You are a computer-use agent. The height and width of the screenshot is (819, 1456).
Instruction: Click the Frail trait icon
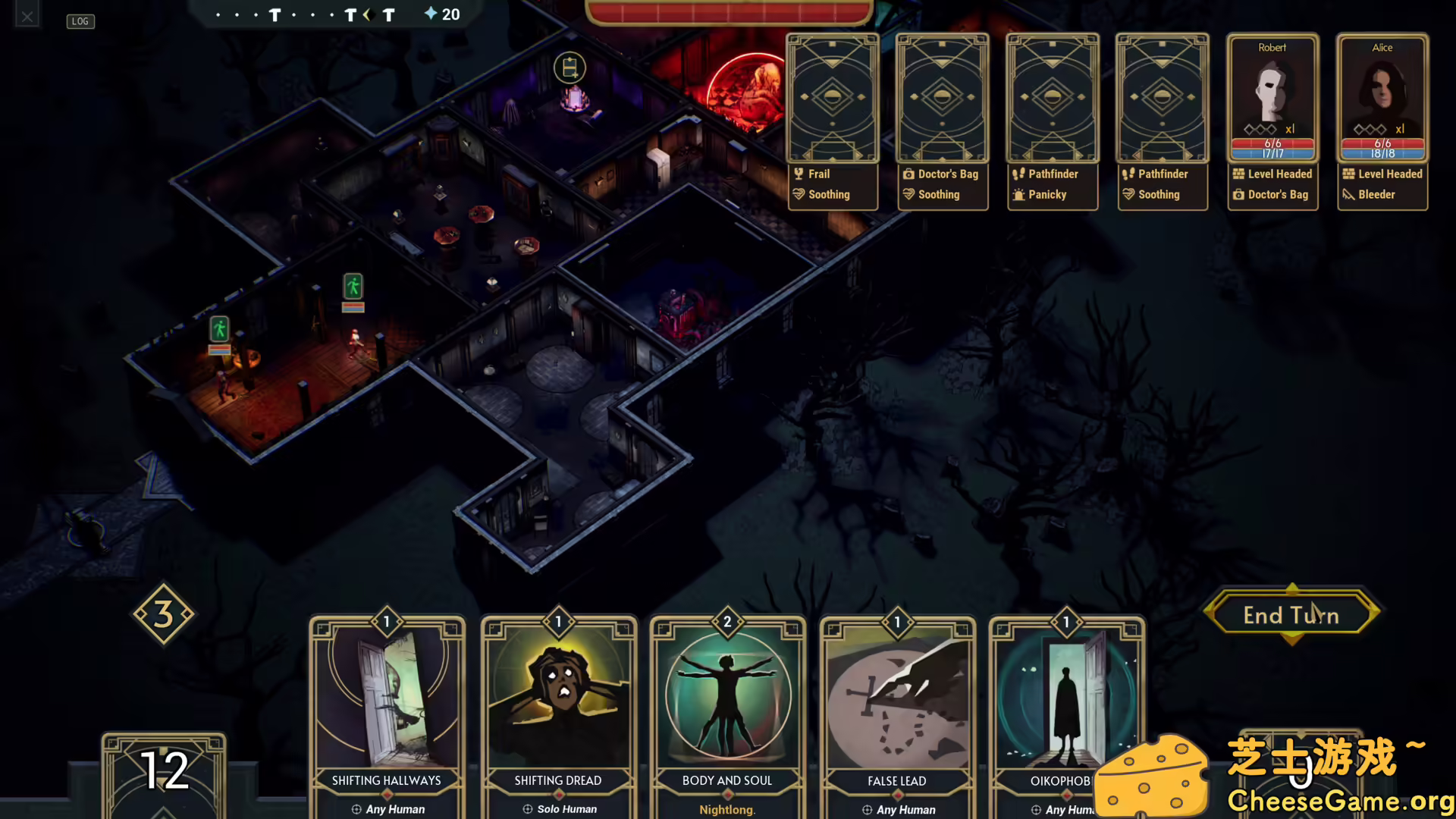799,174
